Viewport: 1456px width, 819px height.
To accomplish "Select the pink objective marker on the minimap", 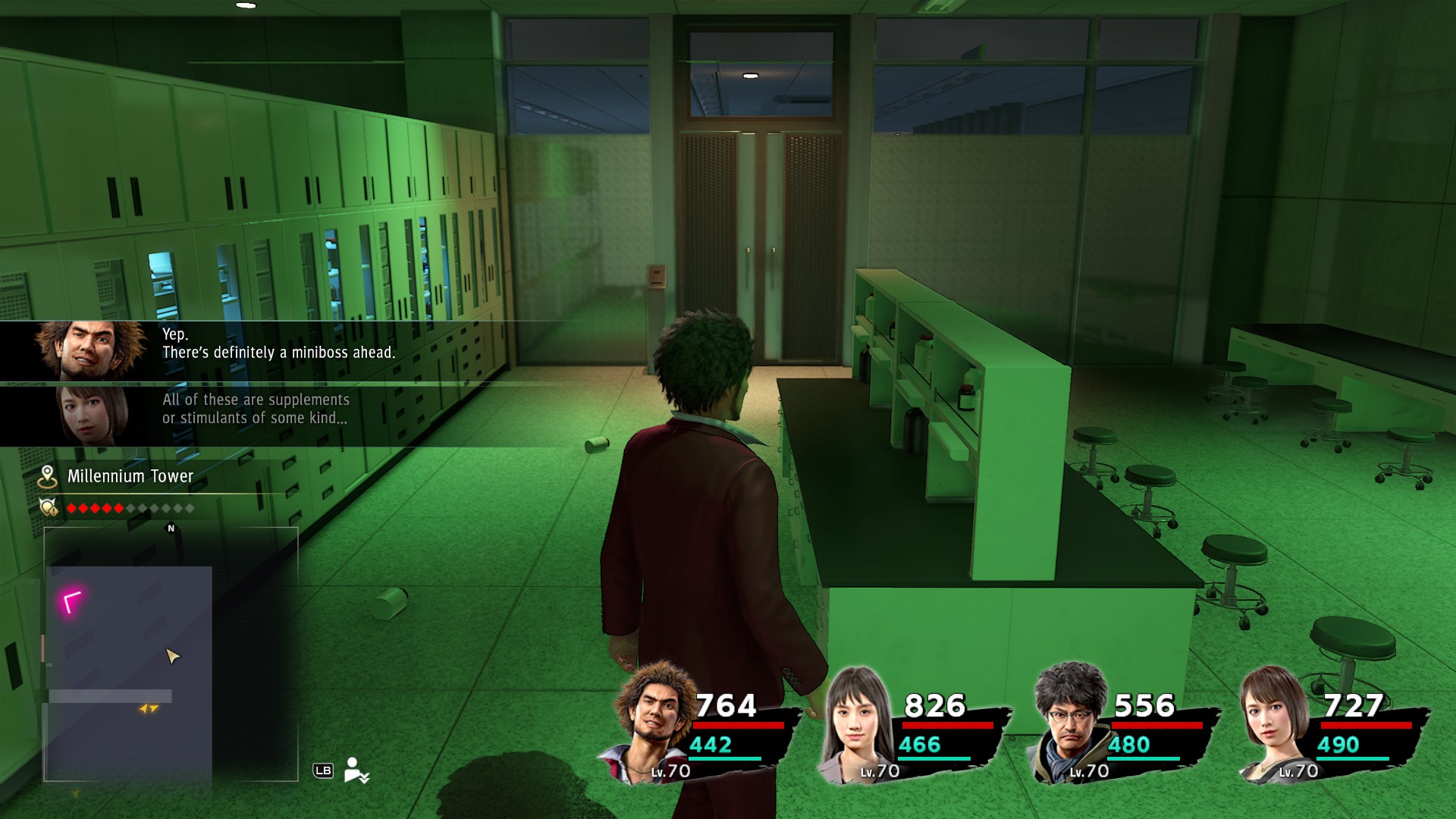I will click(x=71, y=602).
